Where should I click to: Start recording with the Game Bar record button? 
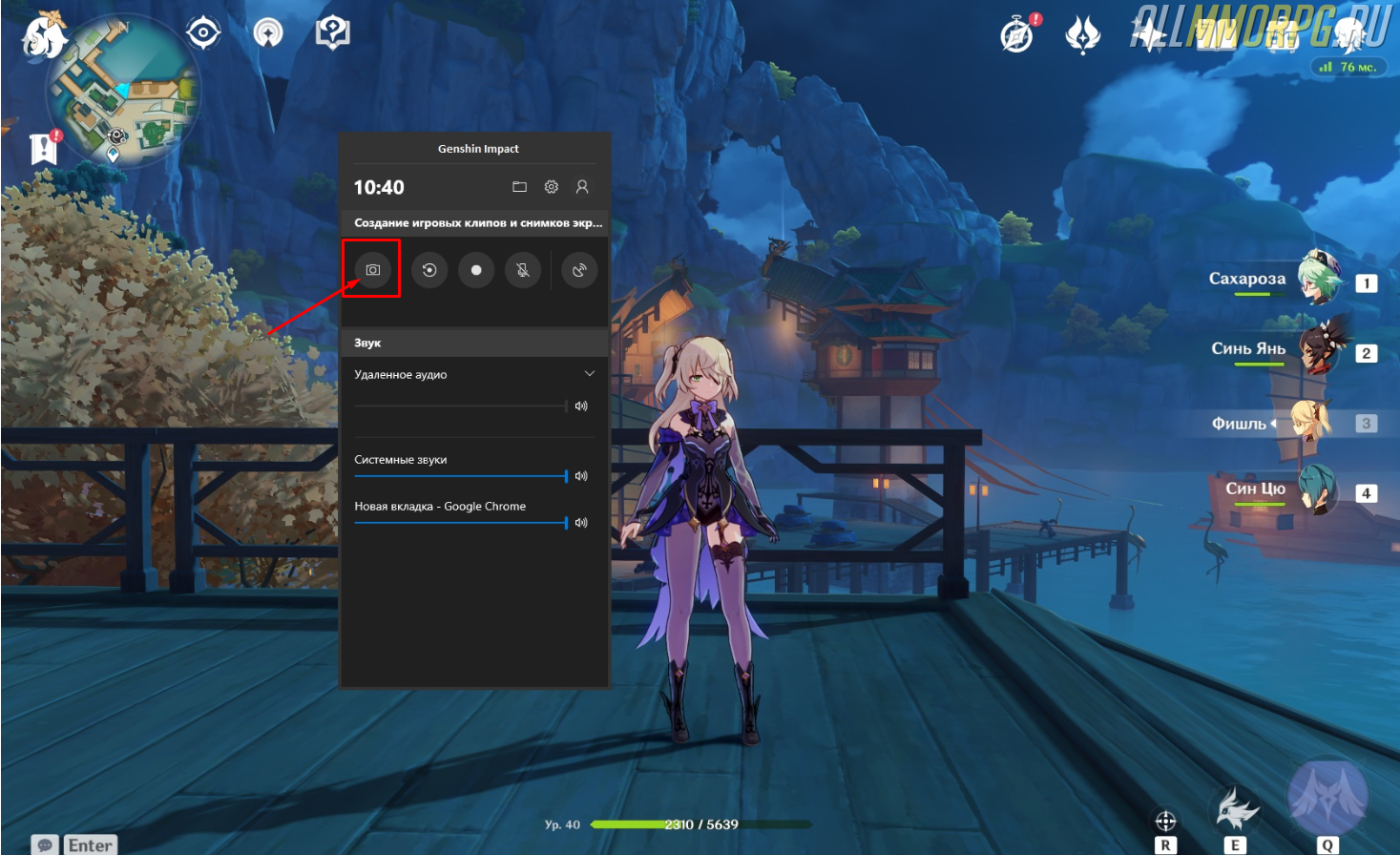click(x=476, y=270)
